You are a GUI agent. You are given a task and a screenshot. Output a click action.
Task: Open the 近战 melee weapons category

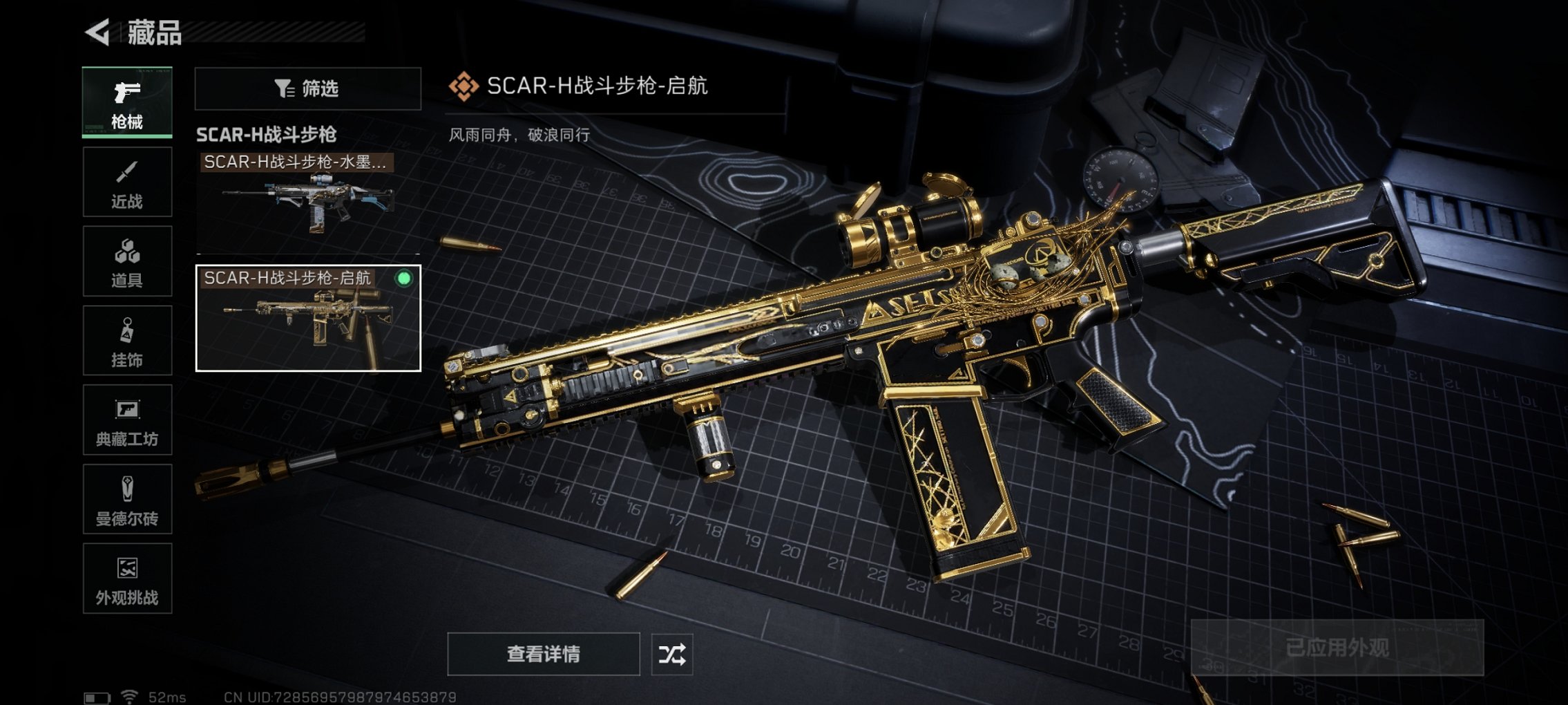pos(126,181)
